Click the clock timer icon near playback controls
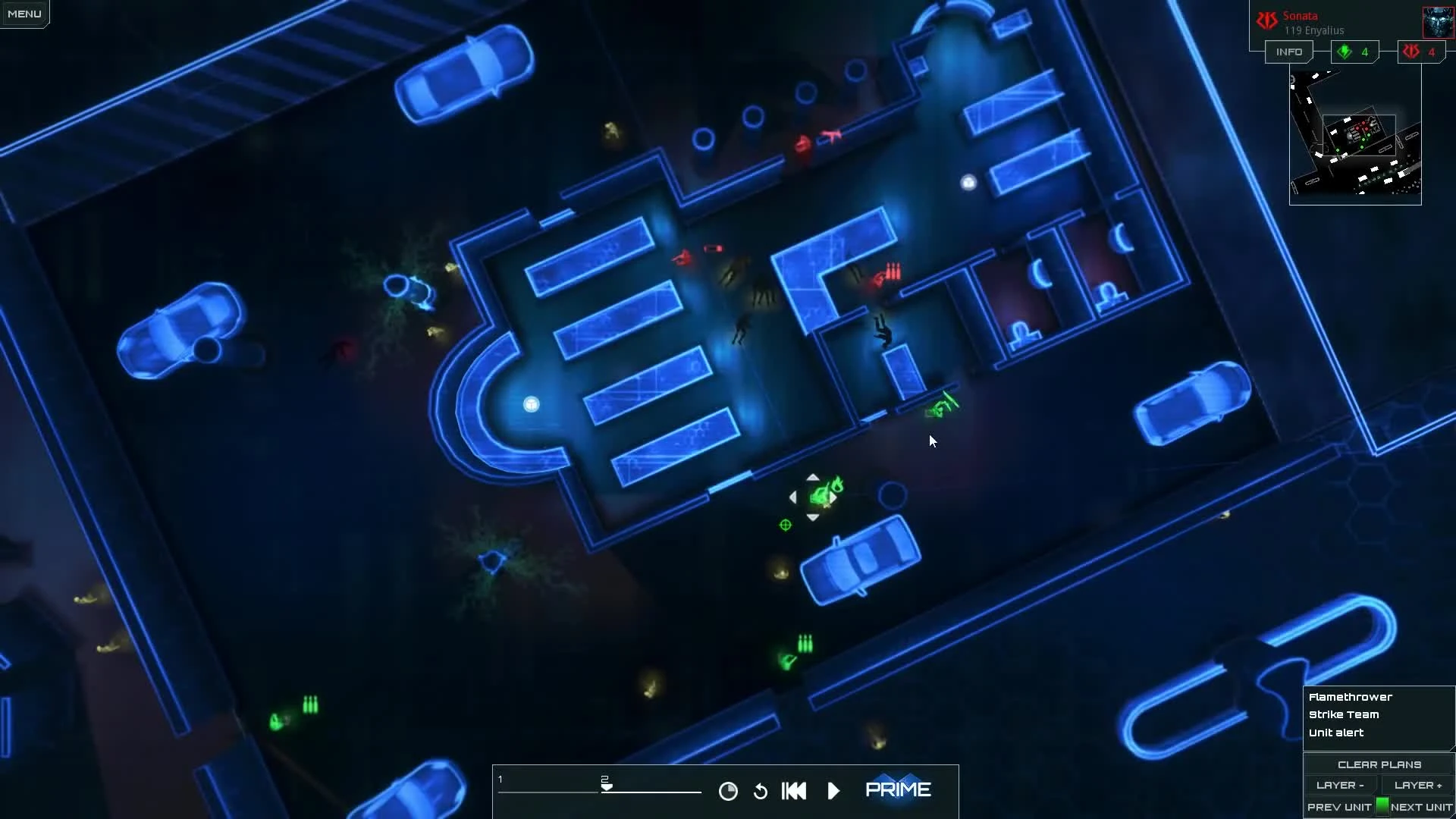 [x=728, y=790]
